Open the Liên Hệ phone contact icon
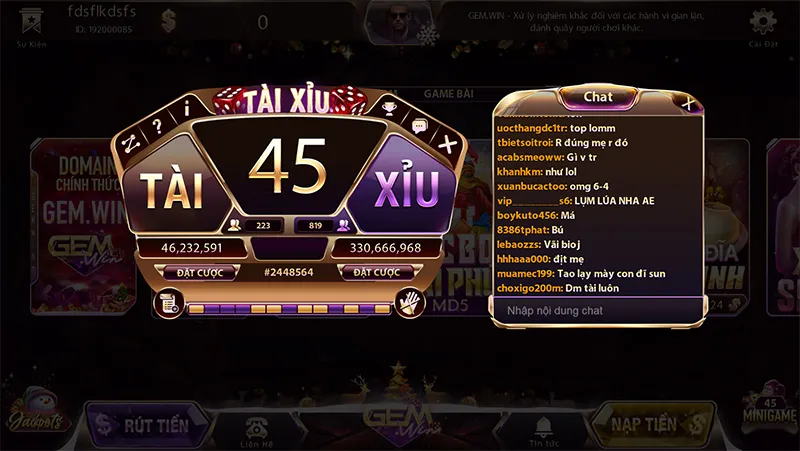The width and height of the screenshot is (800, 451). (257, 426)
